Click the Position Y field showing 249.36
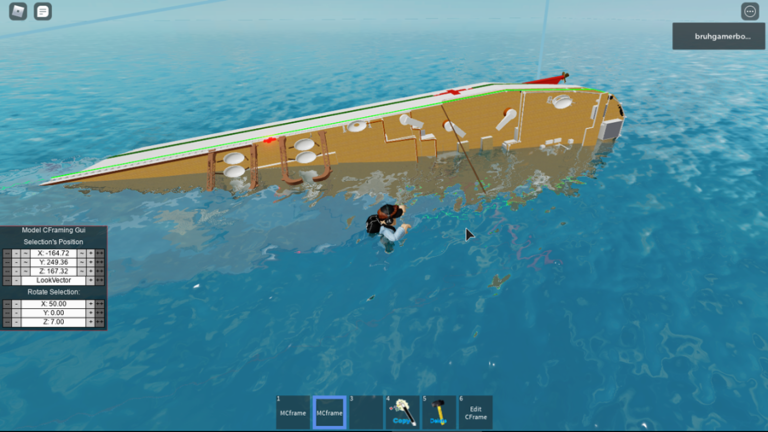The image size is (768, 432). tap(53, 262)
